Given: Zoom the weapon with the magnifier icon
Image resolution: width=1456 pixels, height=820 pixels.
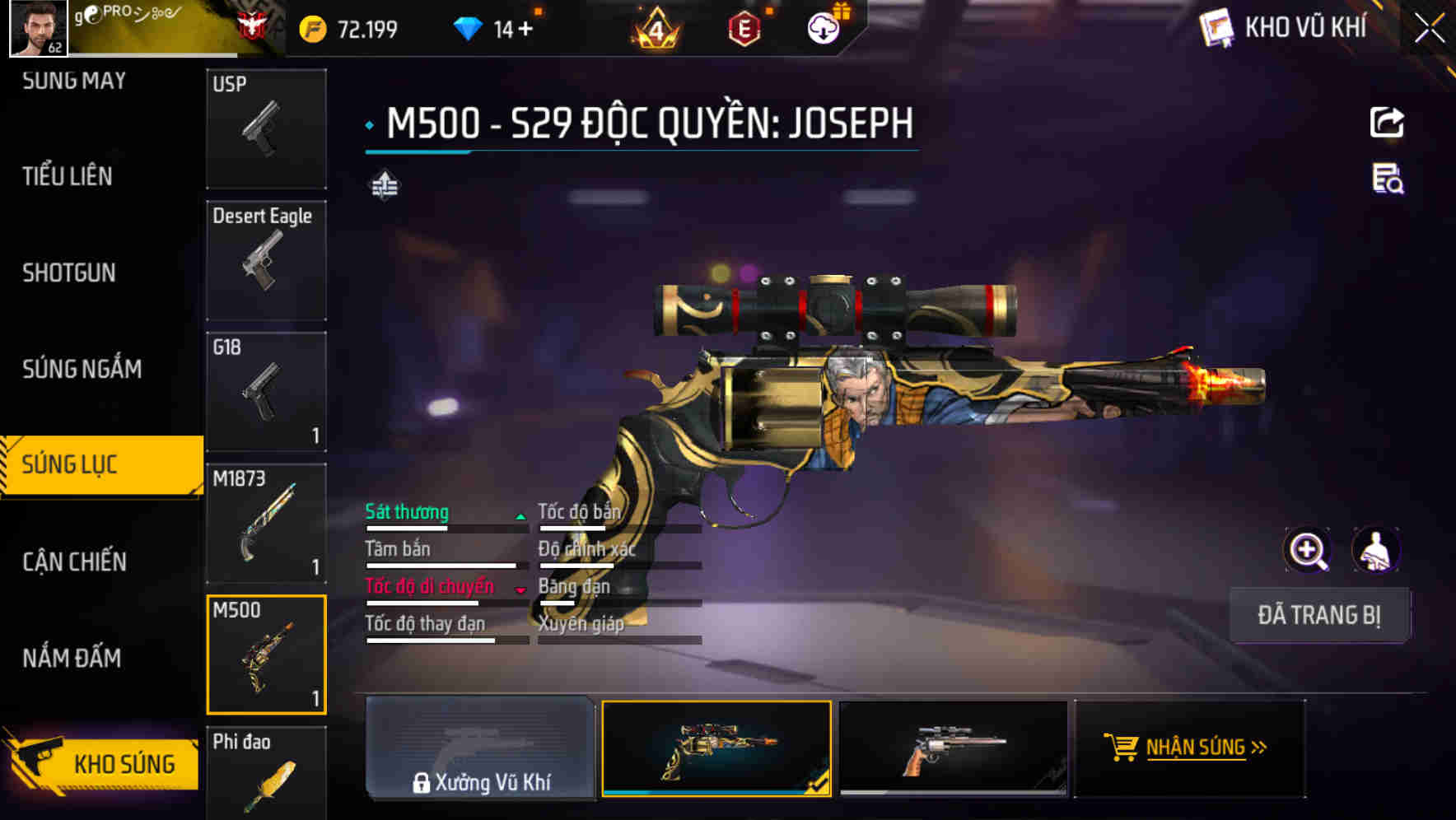Looking at the screenshot, I should (1308, 549).
